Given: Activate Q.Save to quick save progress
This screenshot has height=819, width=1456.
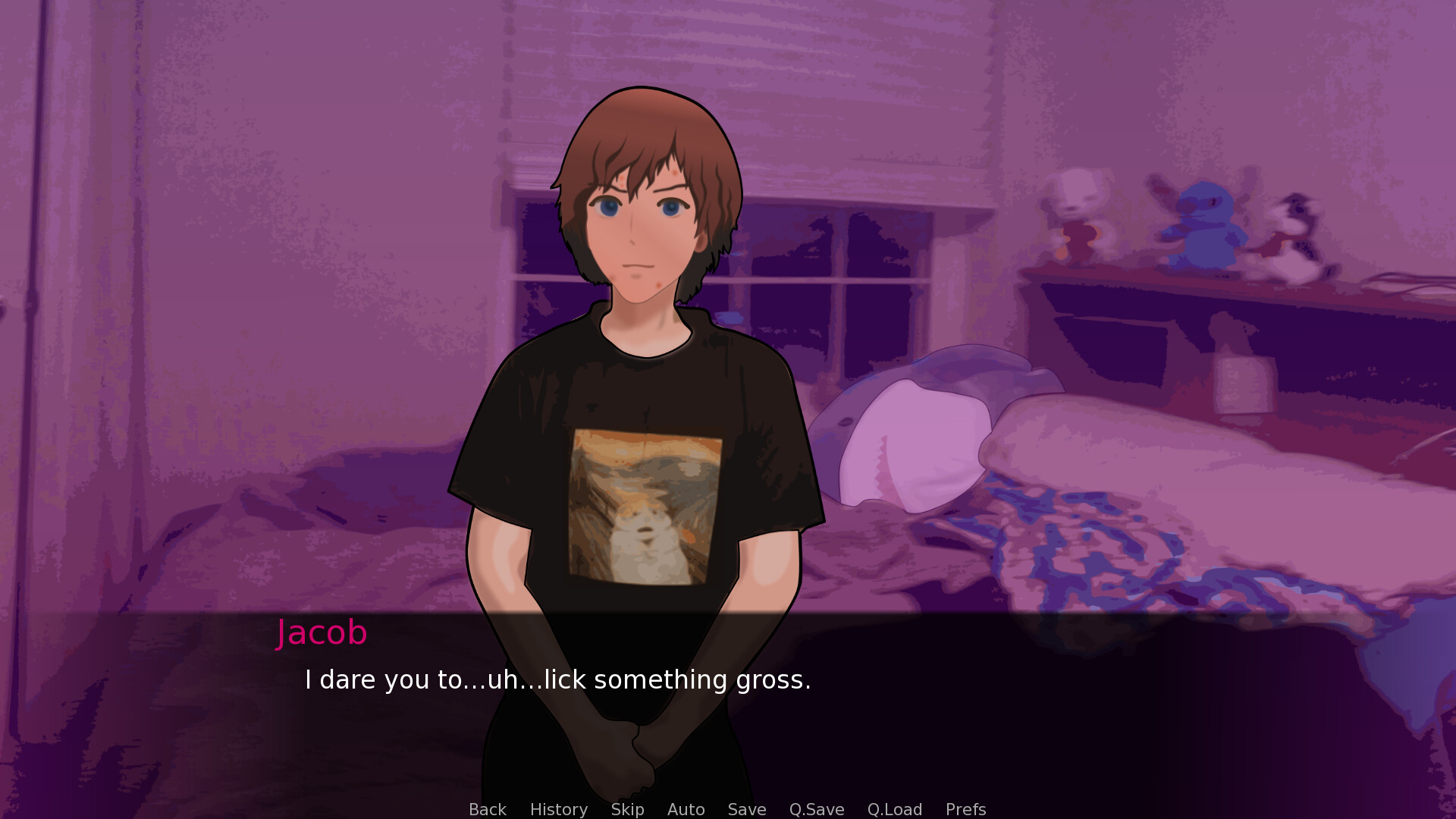Looking at the screenshot, I should [x=816, y=809].
